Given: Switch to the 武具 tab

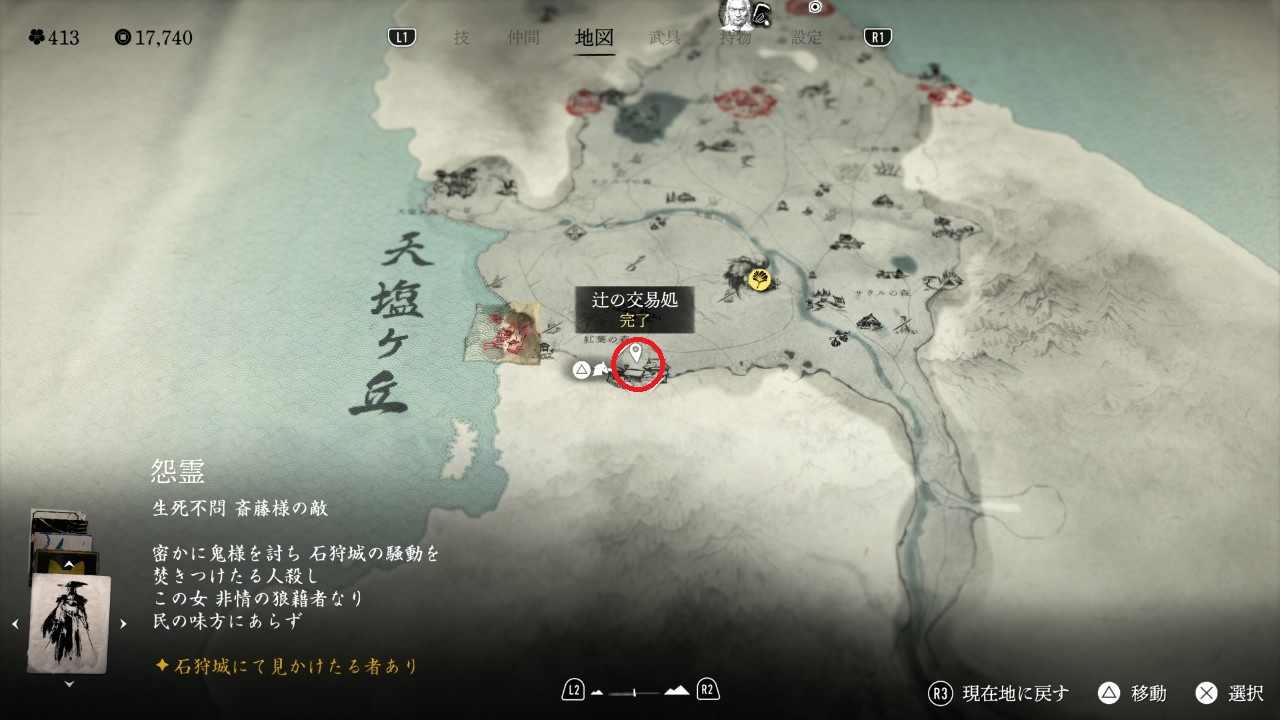Looking at the screenshot, I should (x=665, y=38).
